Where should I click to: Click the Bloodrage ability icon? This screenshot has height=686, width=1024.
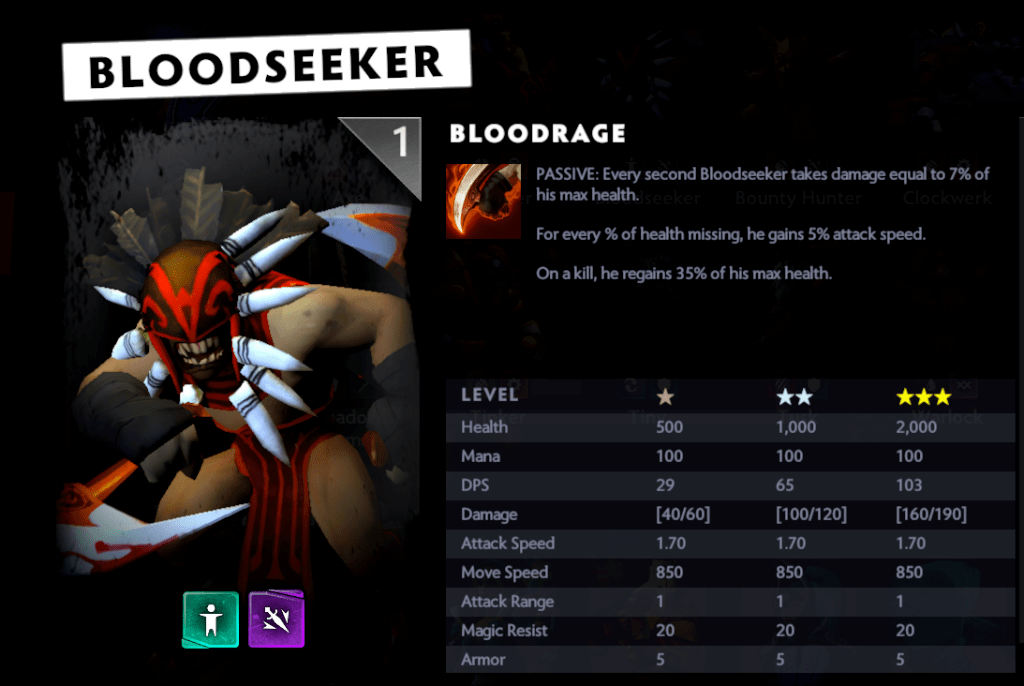483,201
